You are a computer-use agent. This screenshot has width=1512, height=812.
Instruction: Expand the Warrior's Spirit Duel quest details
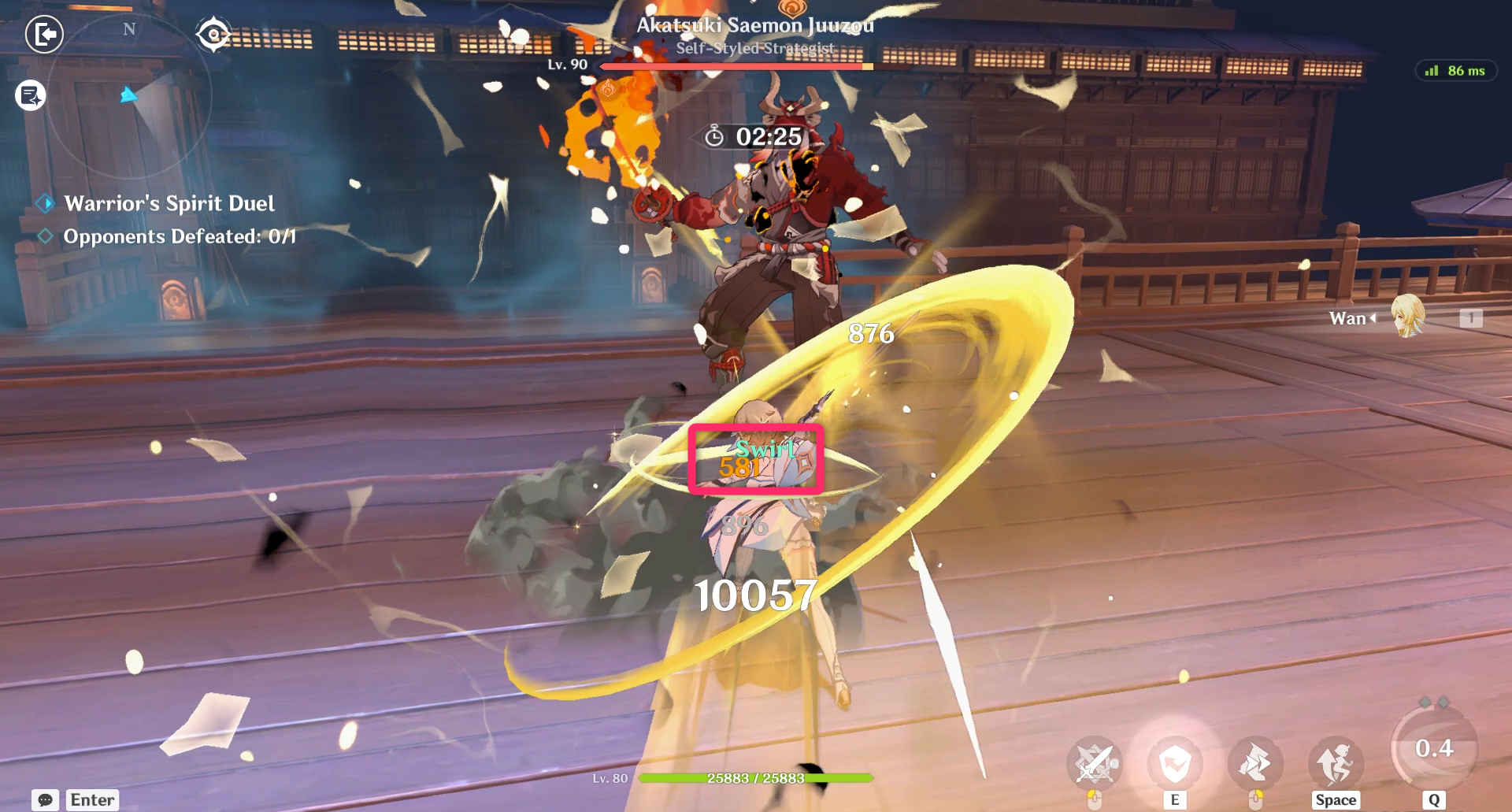[x=170, y=203]
